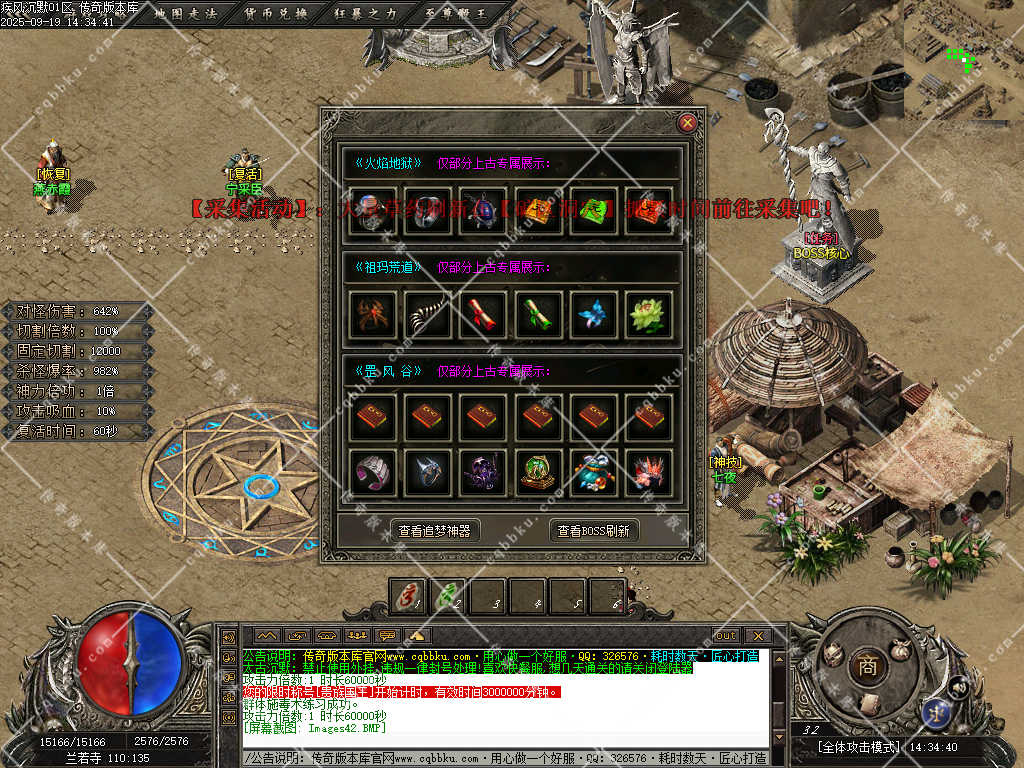
Task: Select the red scroll item
Action: click(485, 315)
